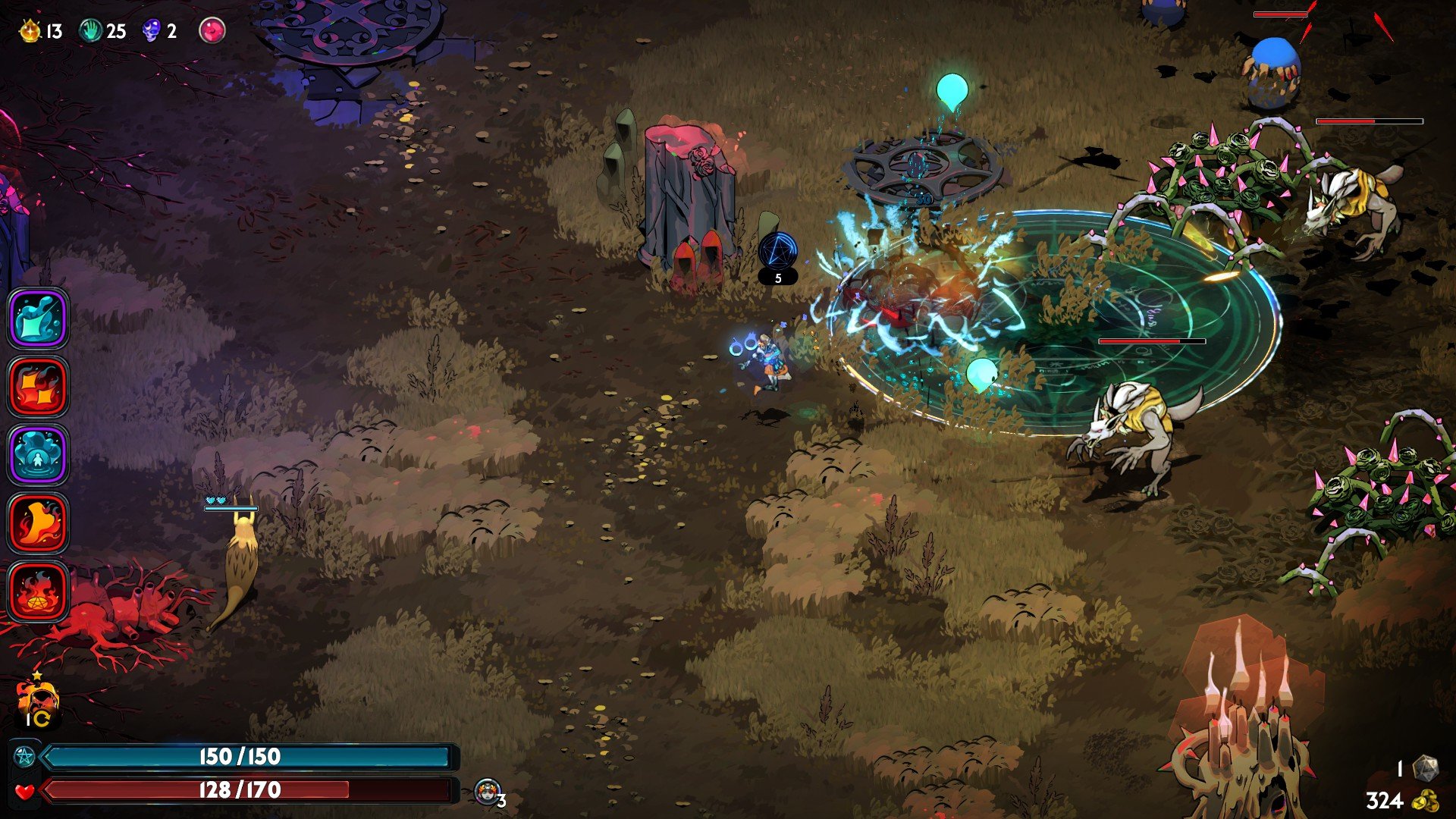Click the green hand Psyche resource icon
The height and width of the screenshot is (819, 1456).
pyautogui.click(x=91, y=31)
